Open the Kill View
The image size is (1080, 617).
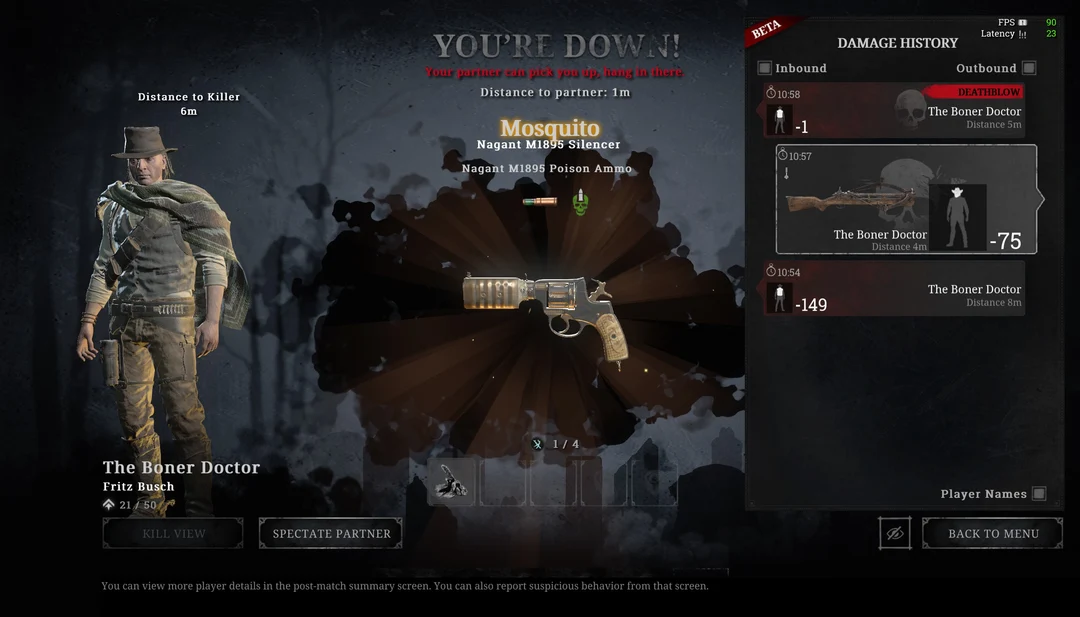[173, 533]
